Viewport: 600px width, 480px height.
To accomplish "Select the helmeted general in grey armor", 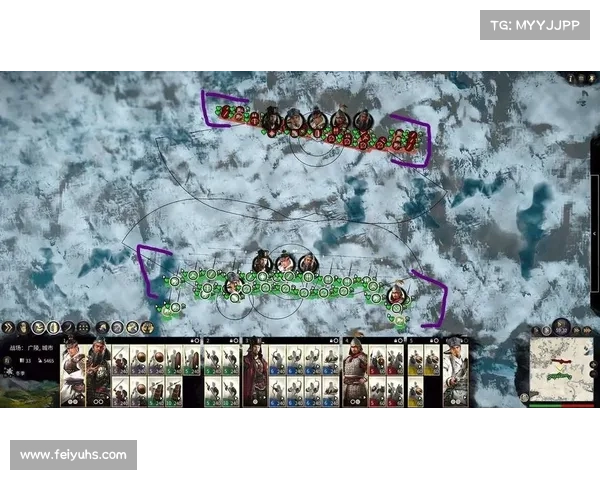I will 355,372.
